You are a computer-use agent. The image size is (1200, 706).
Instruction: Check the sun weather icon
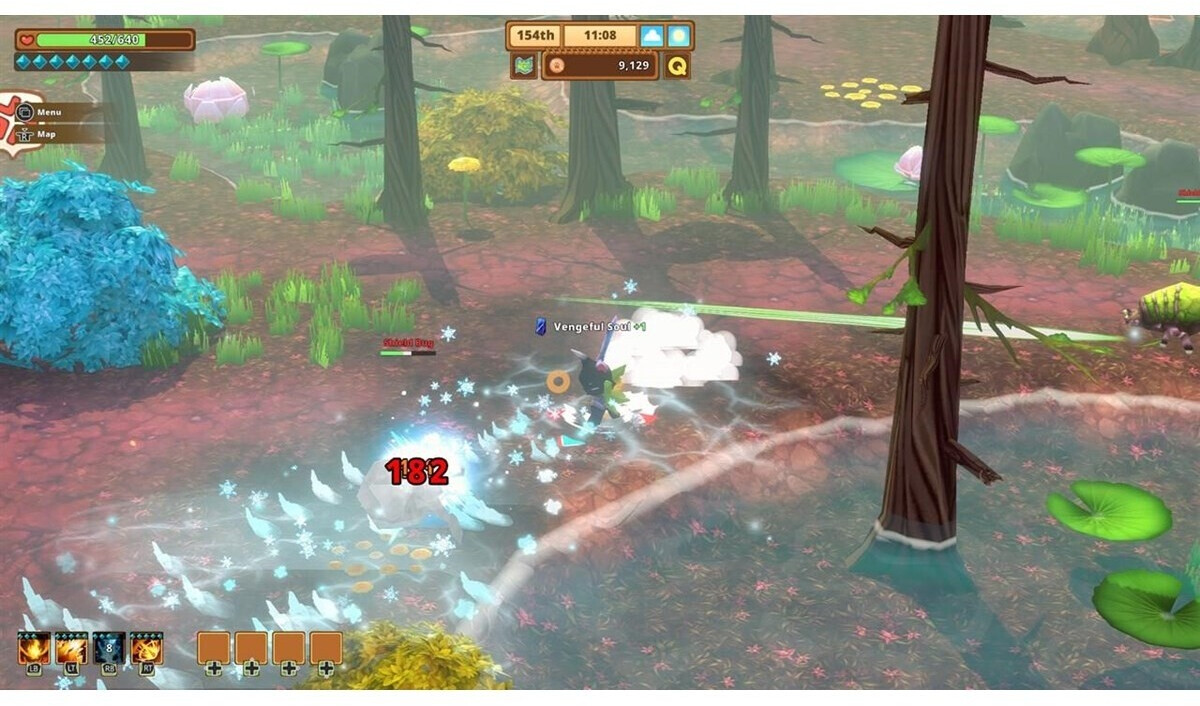click(679, 37)
